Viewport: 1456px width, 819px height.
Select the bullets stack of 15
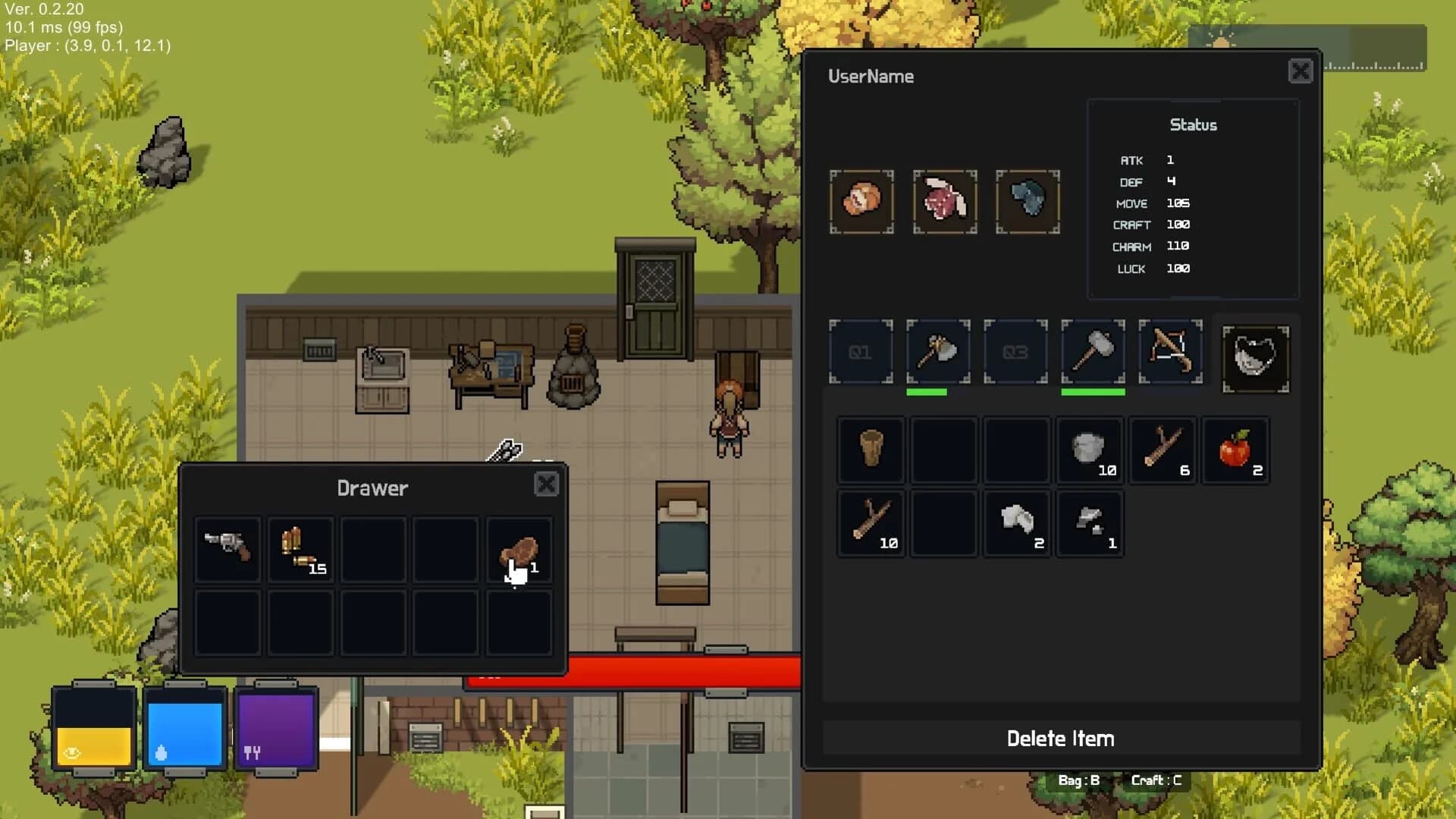(300, 549)
